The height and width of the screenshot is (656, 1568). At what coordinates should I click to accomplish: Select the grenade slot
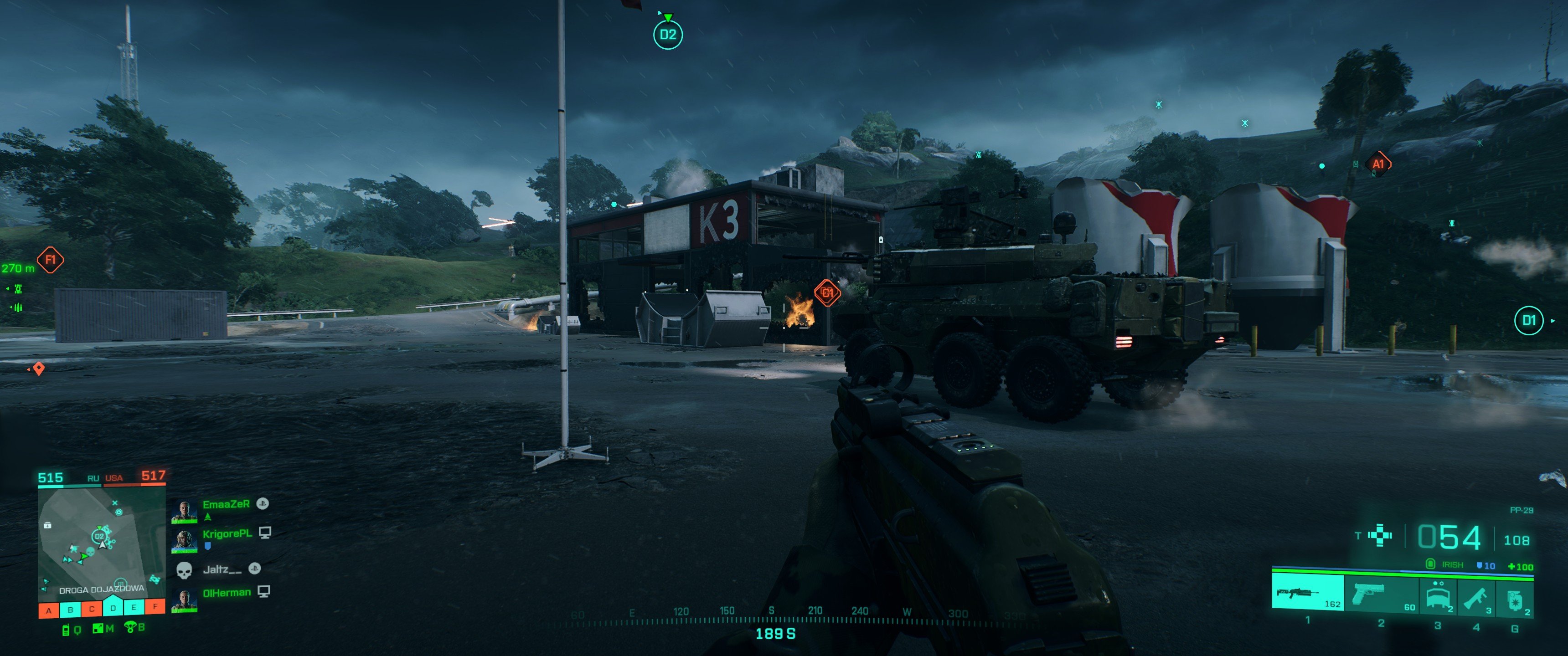tap(1515, 599)
